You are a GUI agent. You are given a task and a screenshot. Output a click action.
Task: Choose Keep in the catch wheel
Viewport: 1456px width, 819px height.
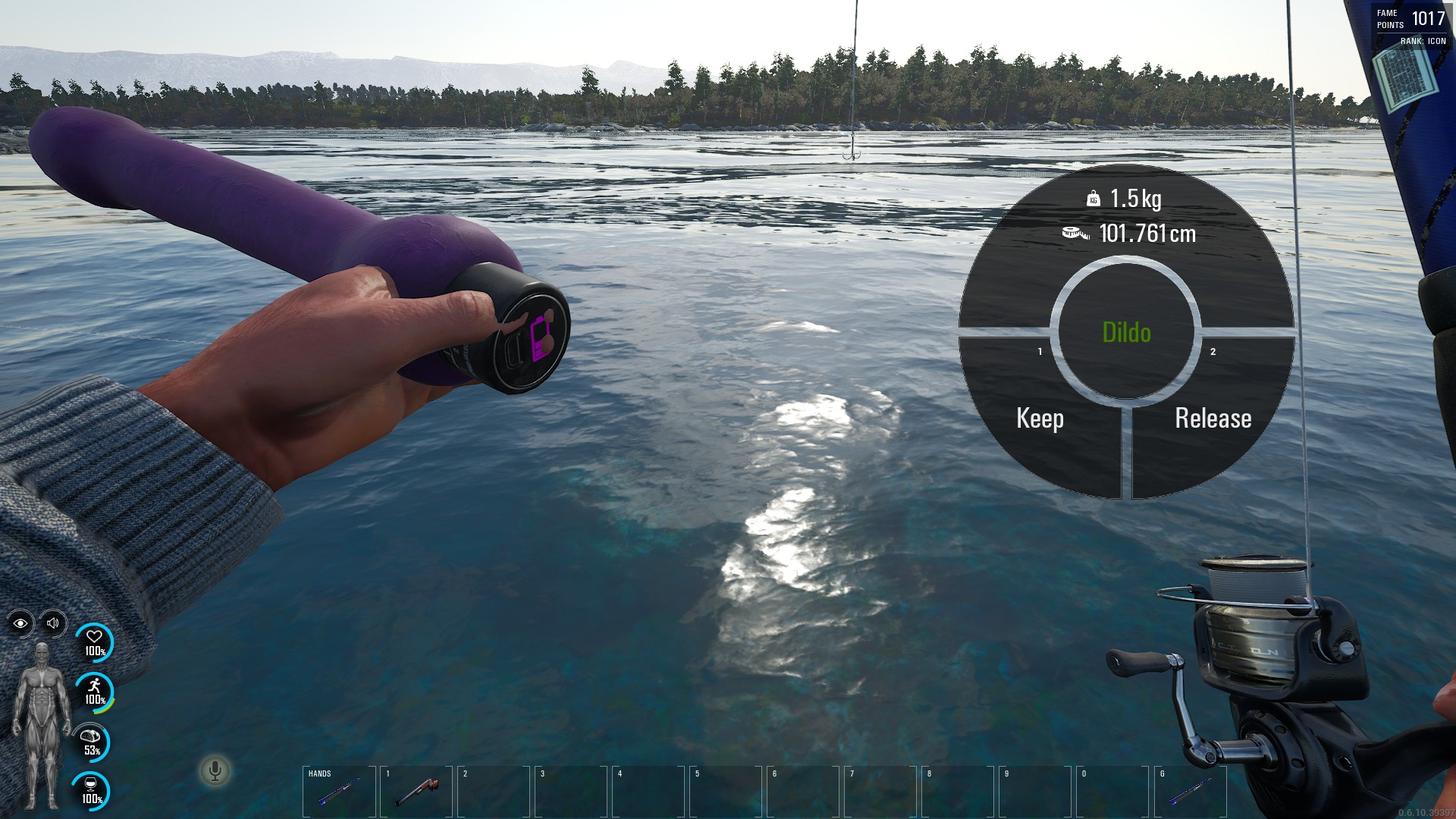[1040, 419]
